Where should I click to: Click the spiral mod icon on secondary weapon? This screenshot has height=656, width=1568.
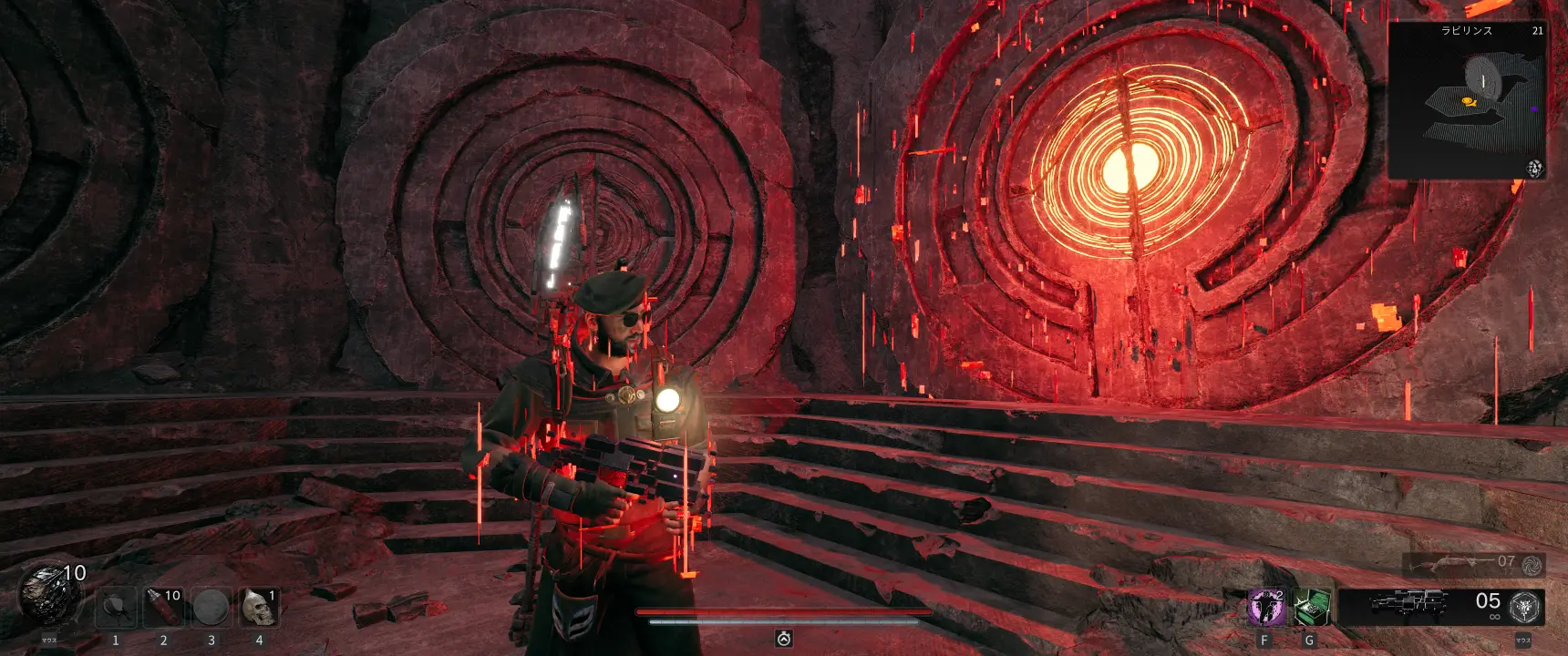1532,565
